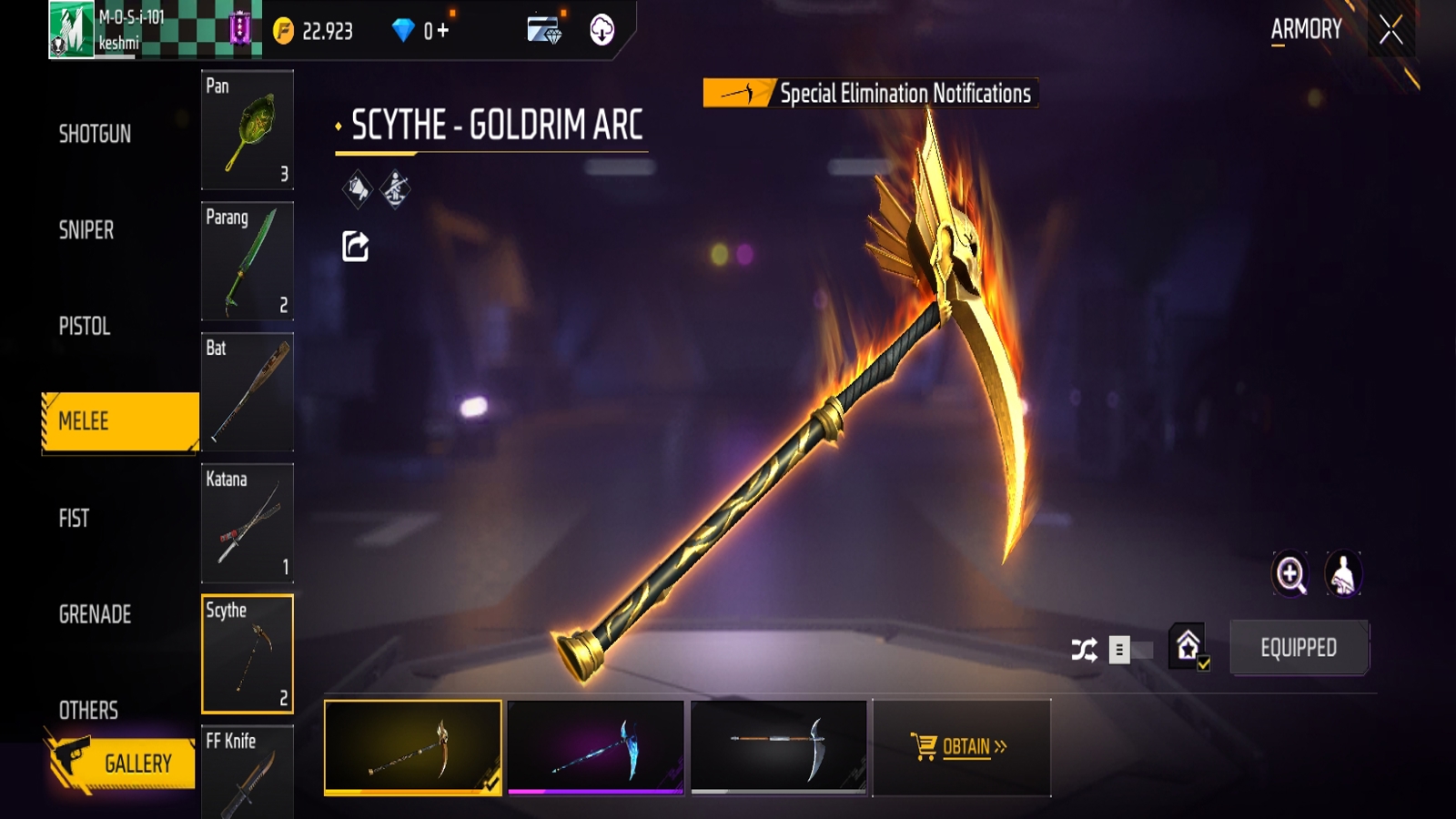
Task: Open the Others category
Action: tap(88, 710)
